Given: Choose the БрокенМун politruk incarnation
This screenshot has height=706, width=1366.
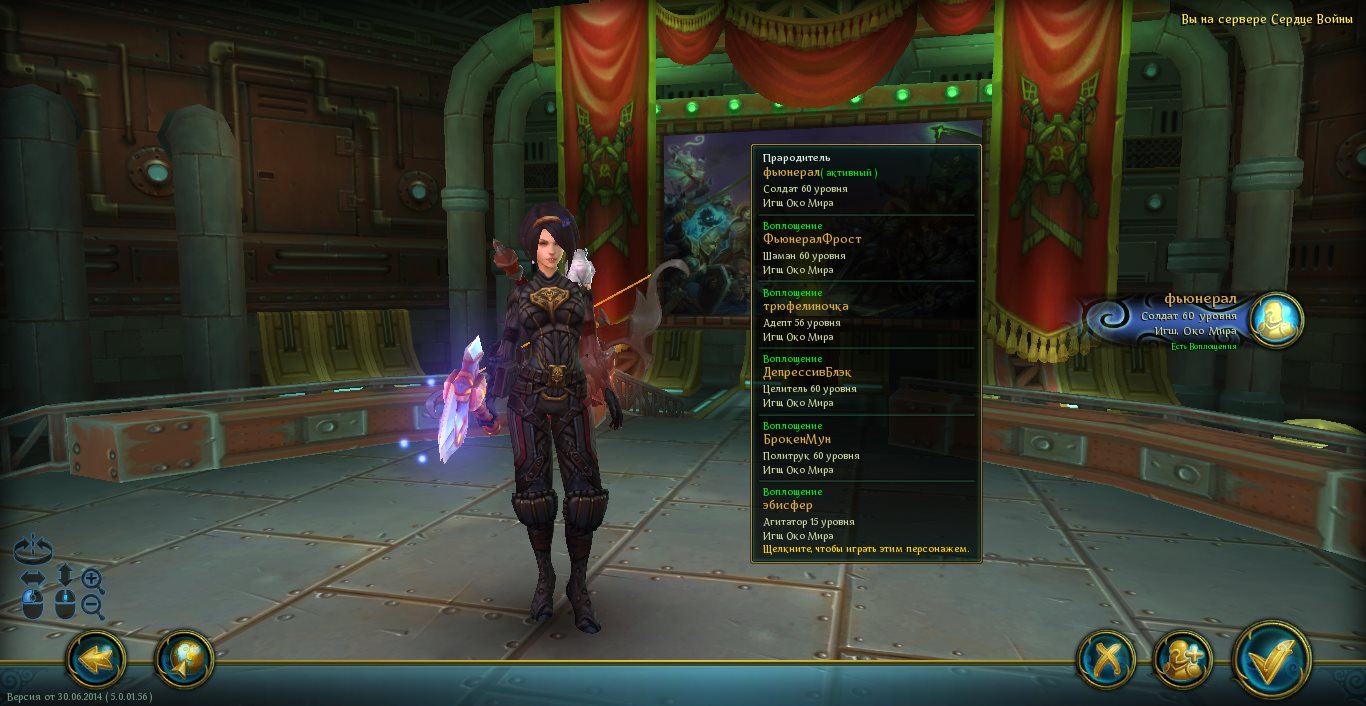Looking at the screenshot, I should click(x=864, y=448).
